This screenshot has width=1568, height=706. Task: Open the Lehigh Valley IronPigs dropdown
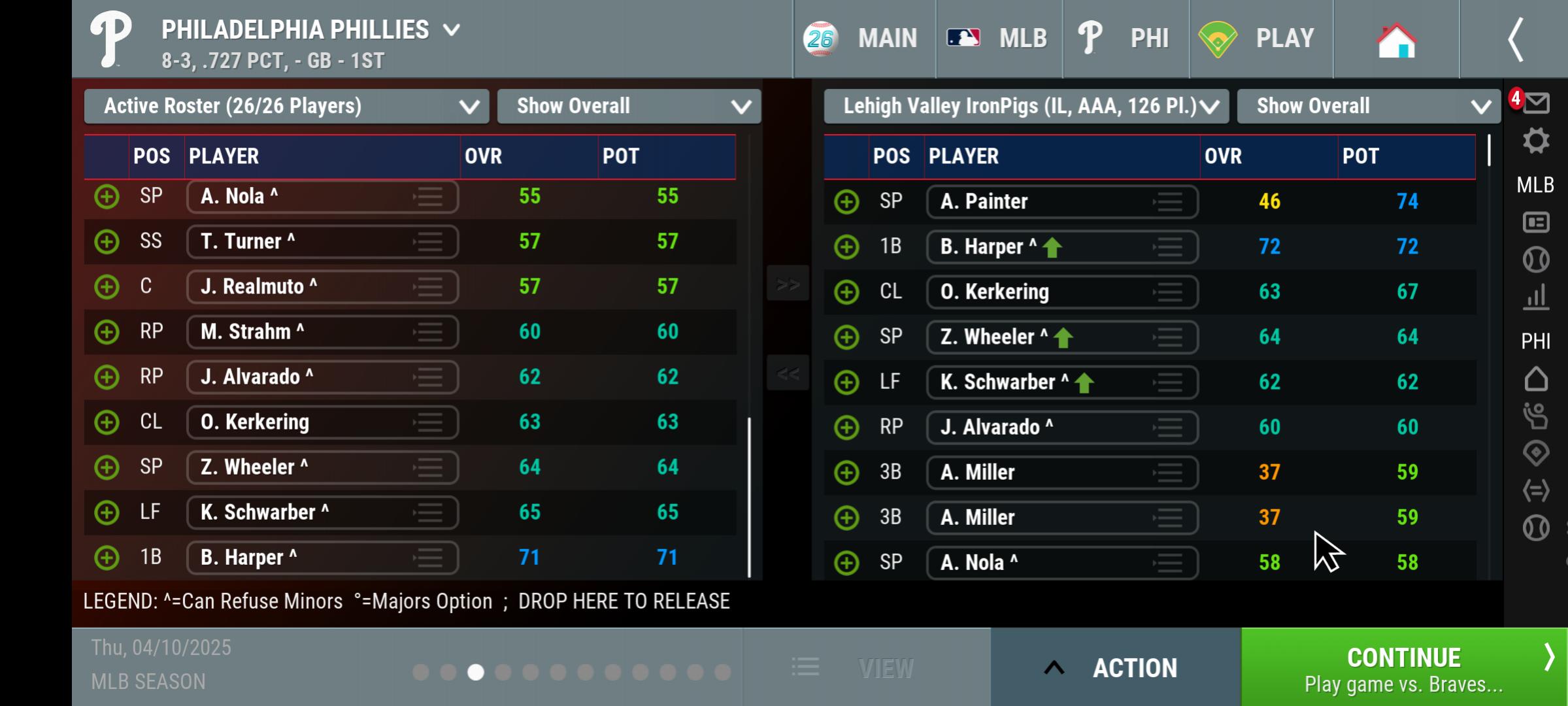(x=1026, y=107)
